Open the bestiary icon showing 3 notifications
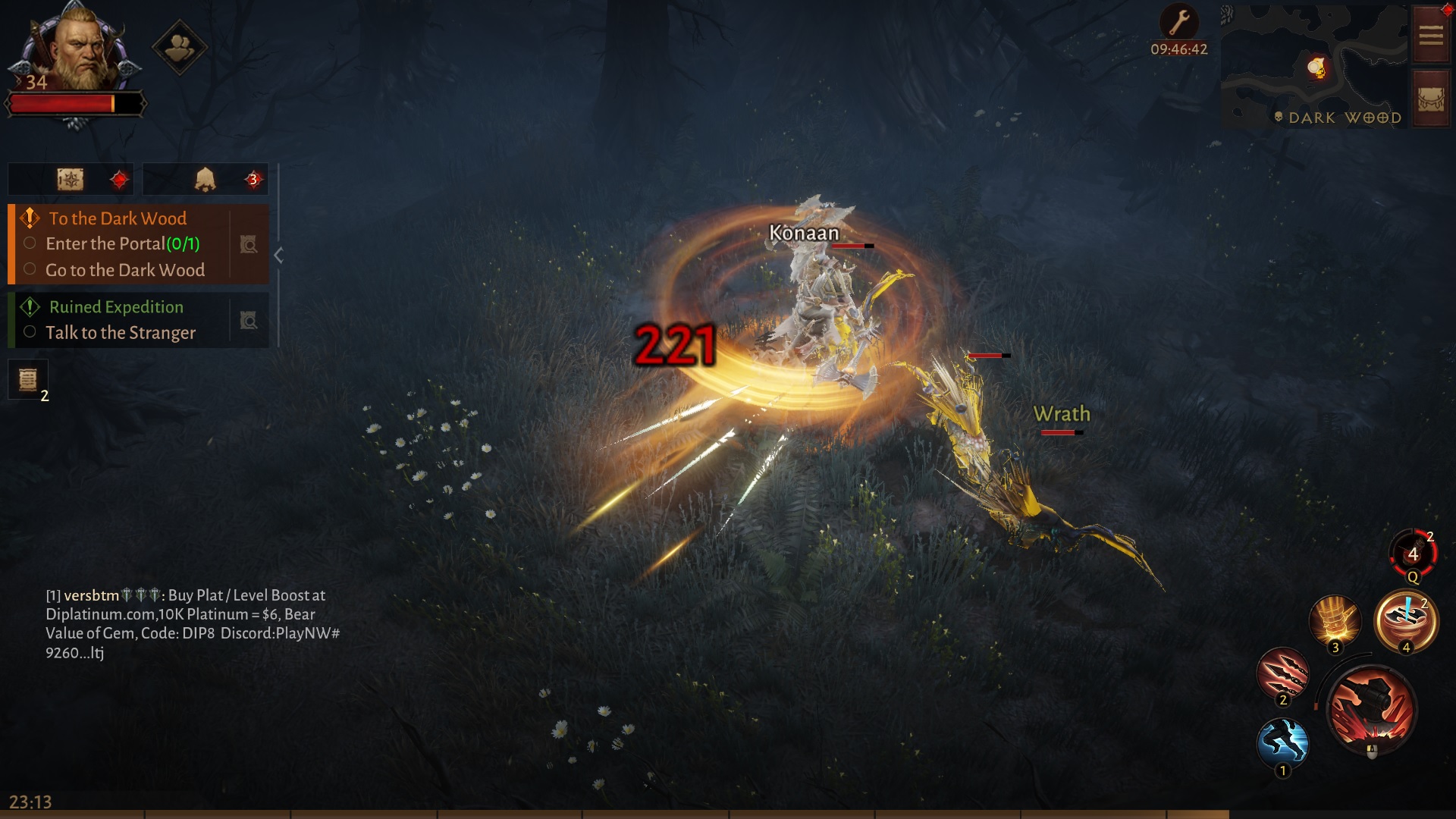1456x819 pixels. click(x=205, y=179)
